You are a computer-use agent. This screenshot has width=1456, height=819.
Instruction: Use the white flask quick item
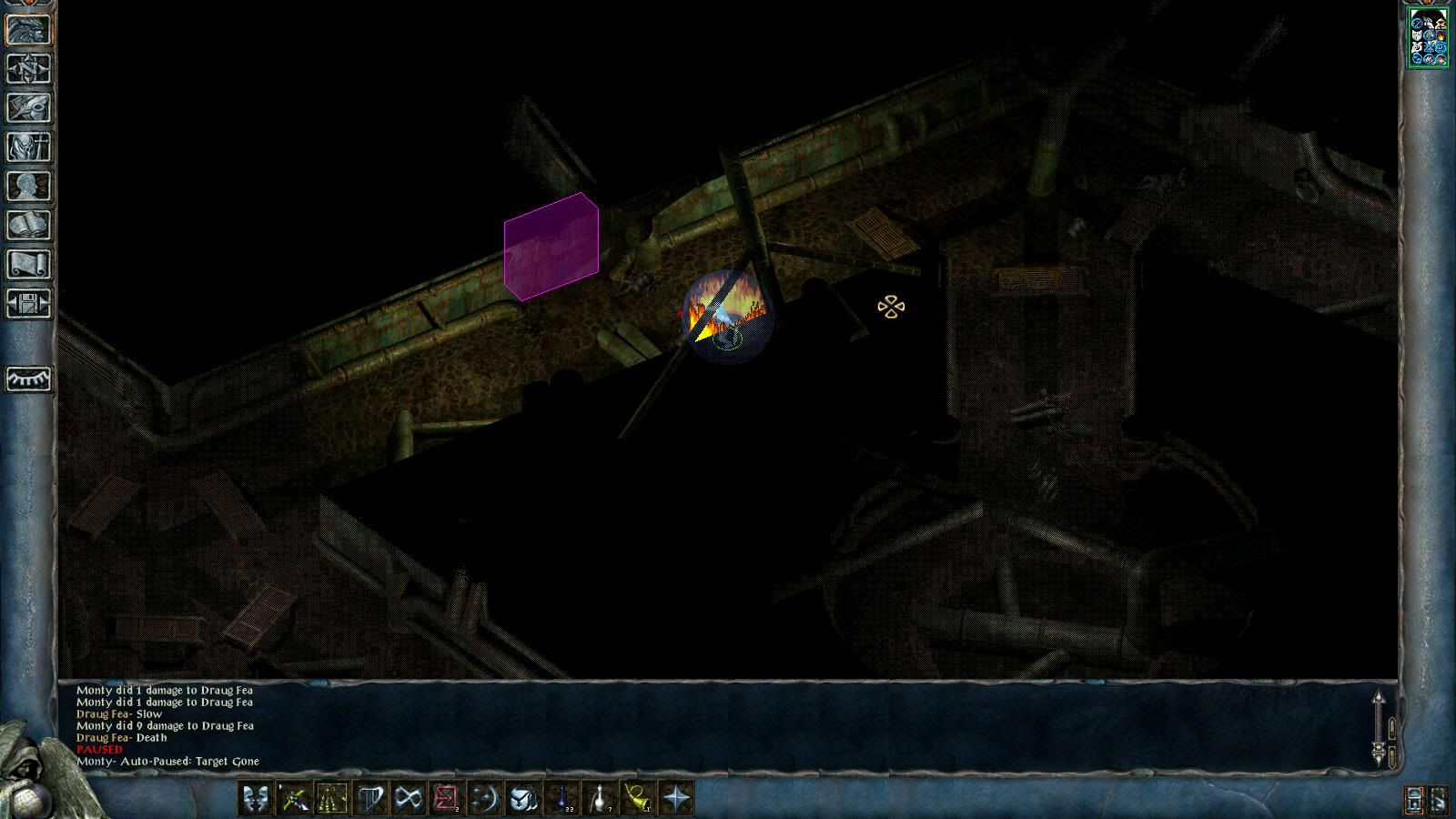[601, 799]
